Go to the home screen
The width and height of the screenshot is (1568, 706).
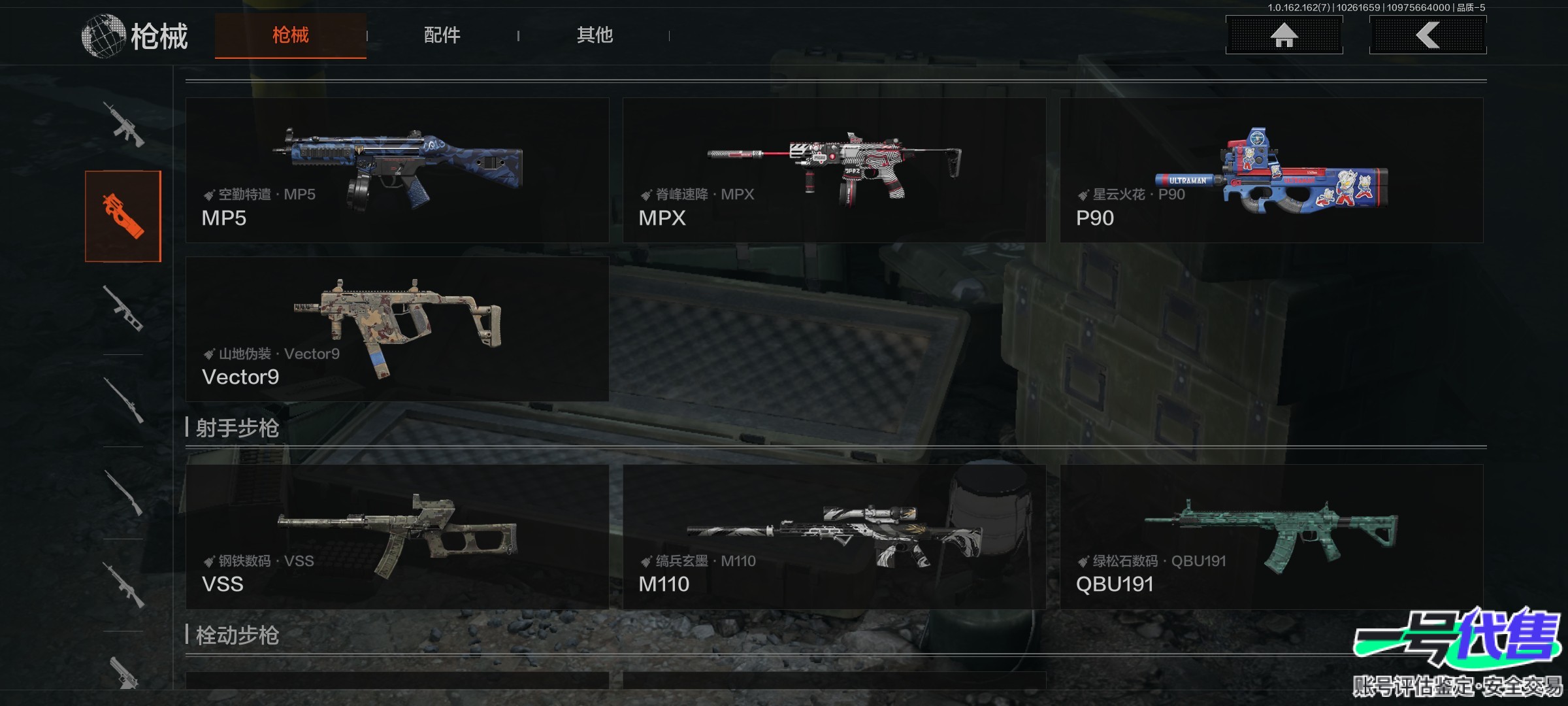tap(1284, 35)
